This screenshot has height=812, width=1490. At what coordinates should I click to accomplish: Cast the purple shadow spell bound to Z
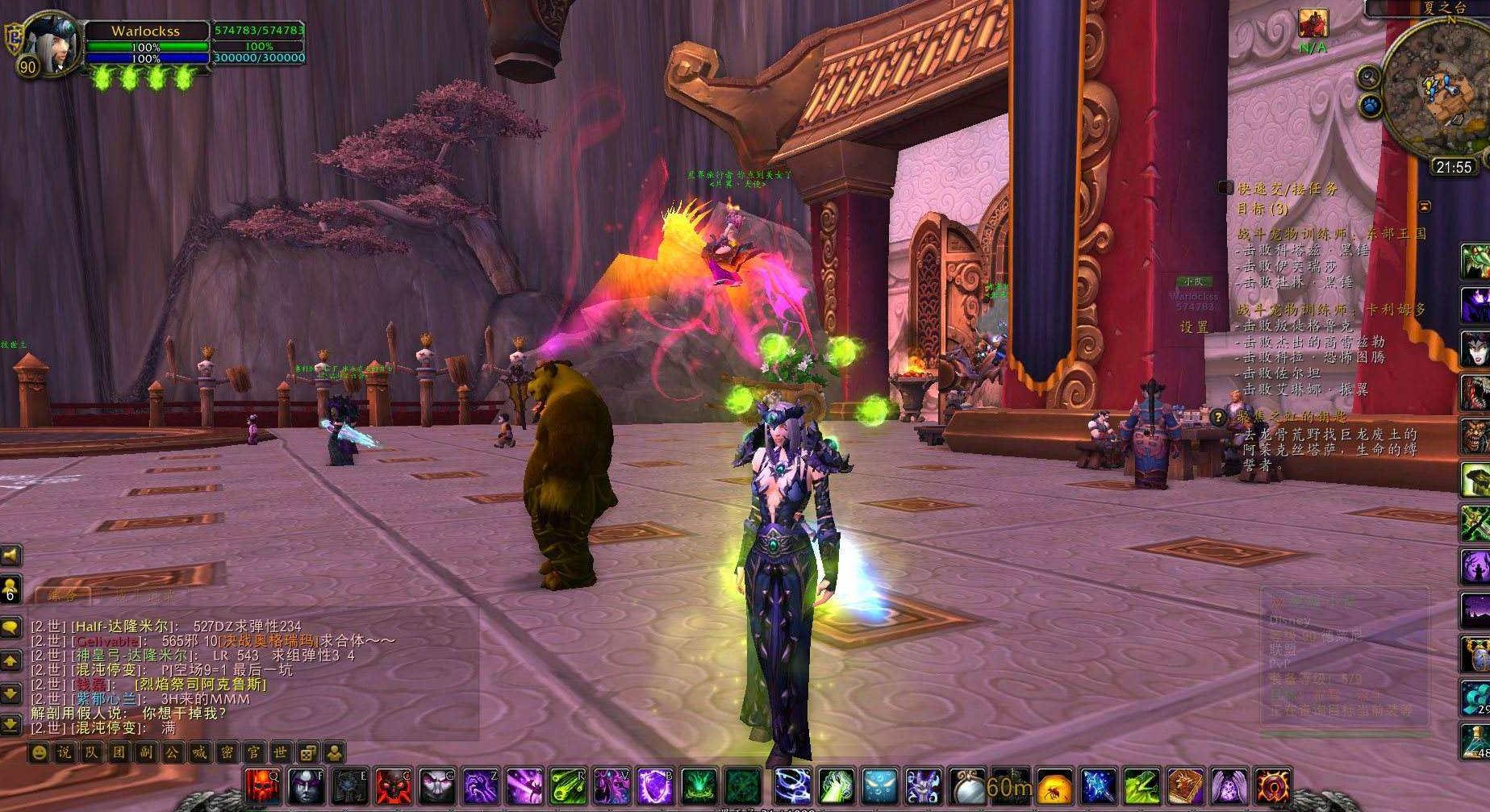coord(481,786)
